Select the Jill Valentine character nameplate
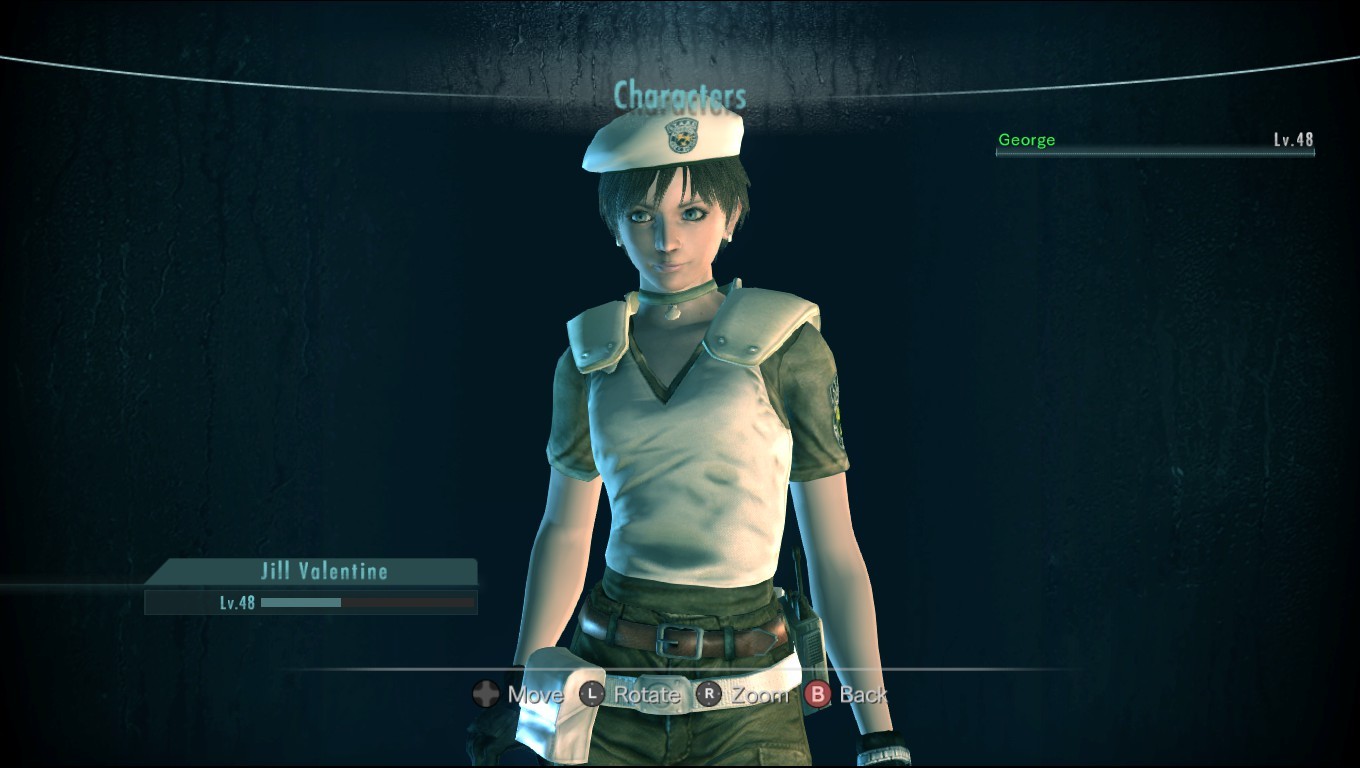The image size is (1360, 768). click(x=316, y=572)
